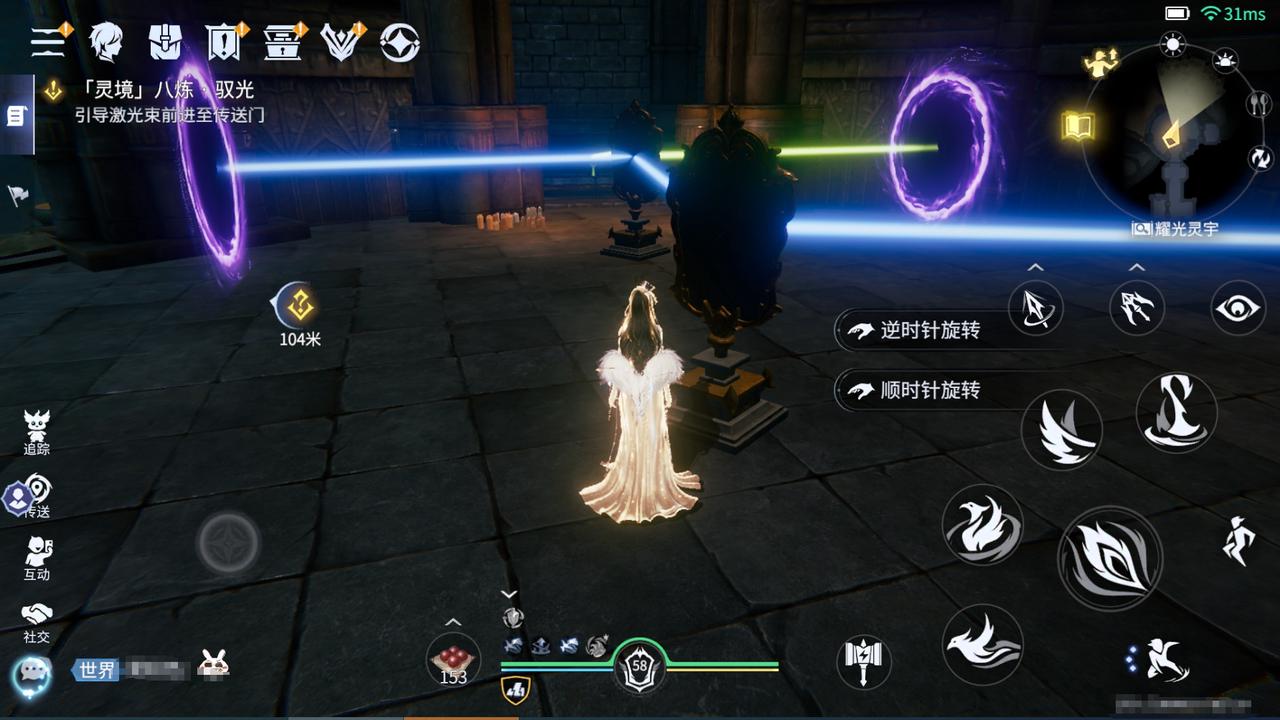Viewport: 1280px width, 720px height.
Task: Open the 世界 chat channel
Action: (98, 670)
